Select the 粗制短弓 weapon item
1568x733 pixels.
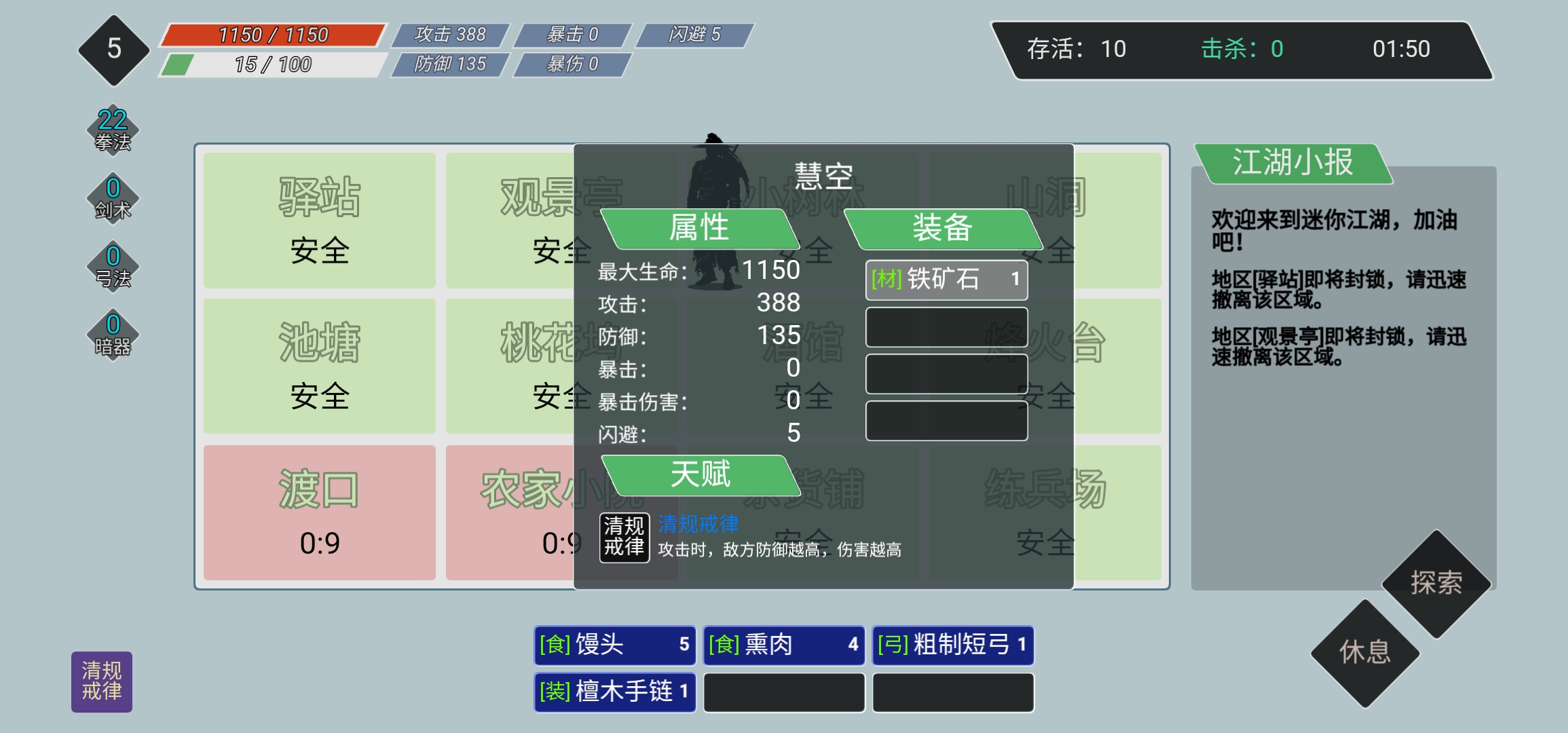pyautogui.click(x=954, y=645)
